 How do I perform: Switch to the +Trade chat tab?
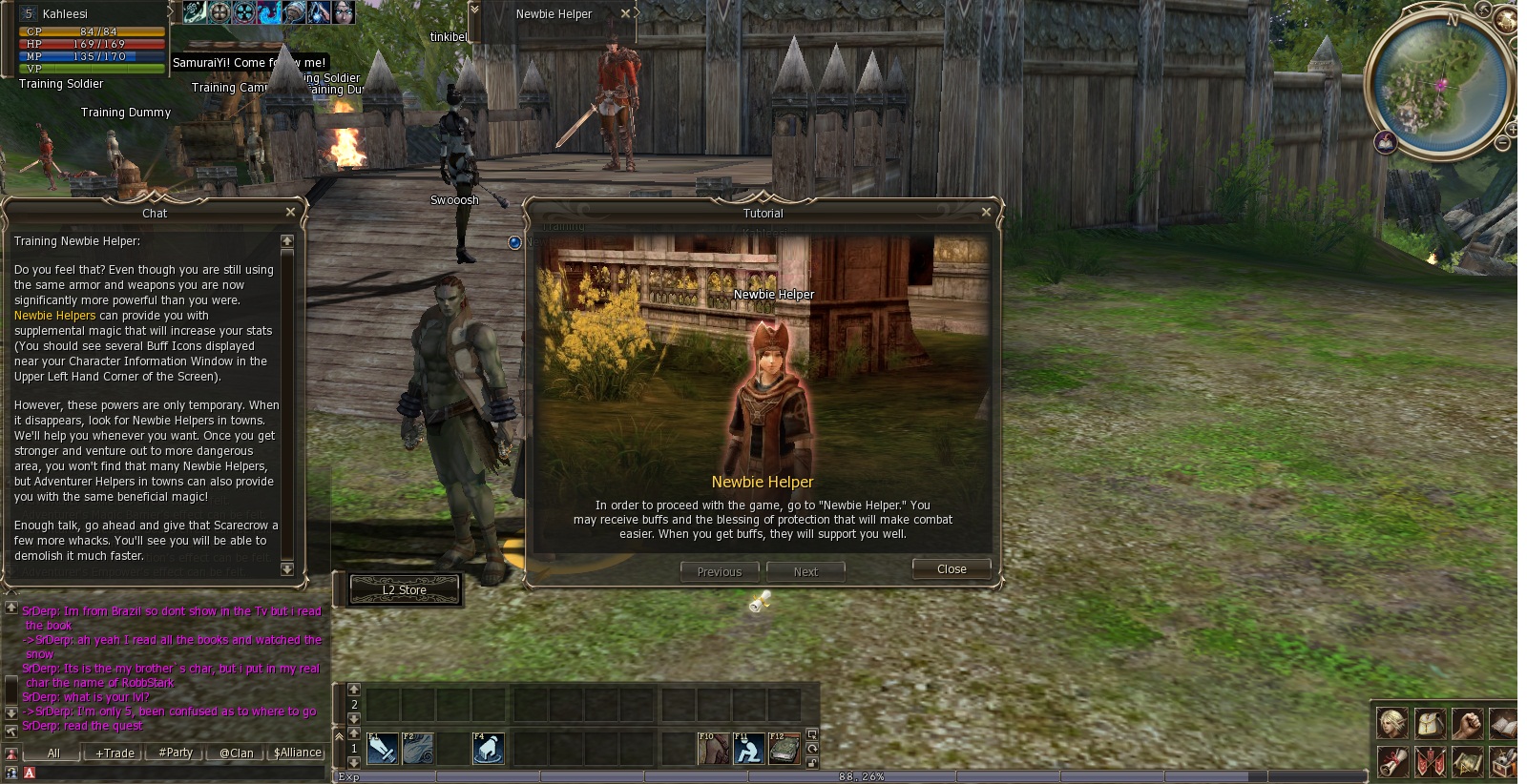click(x=115, y=753)
